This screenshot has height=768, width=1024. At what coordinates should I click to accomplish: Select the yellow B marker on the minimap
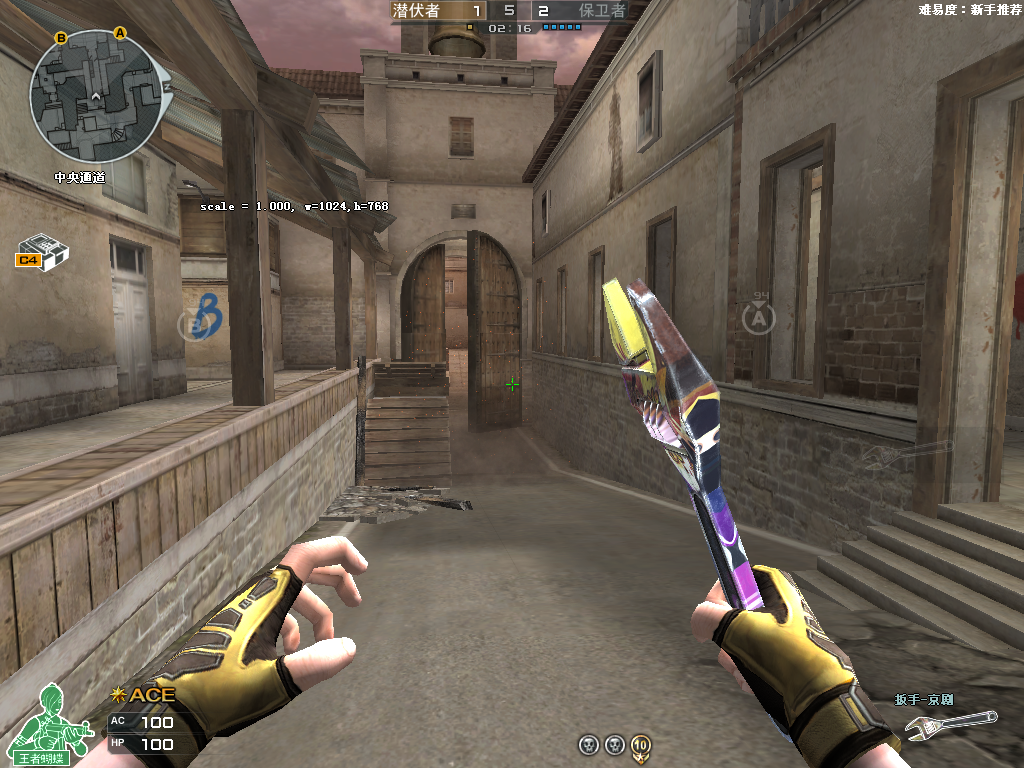point(61,38)
